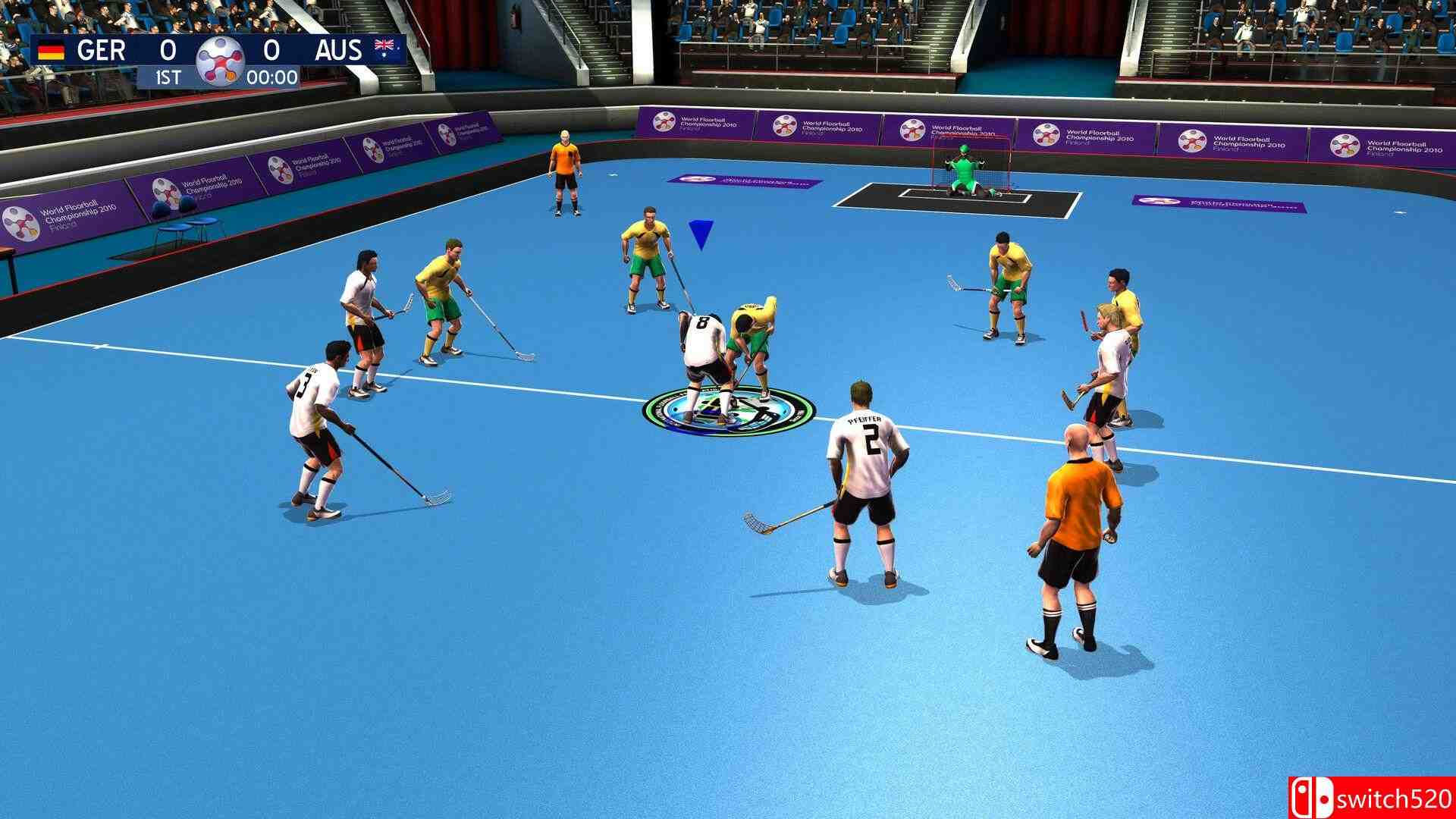Click the blue arrow player indicator
This screenshot has width=1456, height=819.
(698, 231)
